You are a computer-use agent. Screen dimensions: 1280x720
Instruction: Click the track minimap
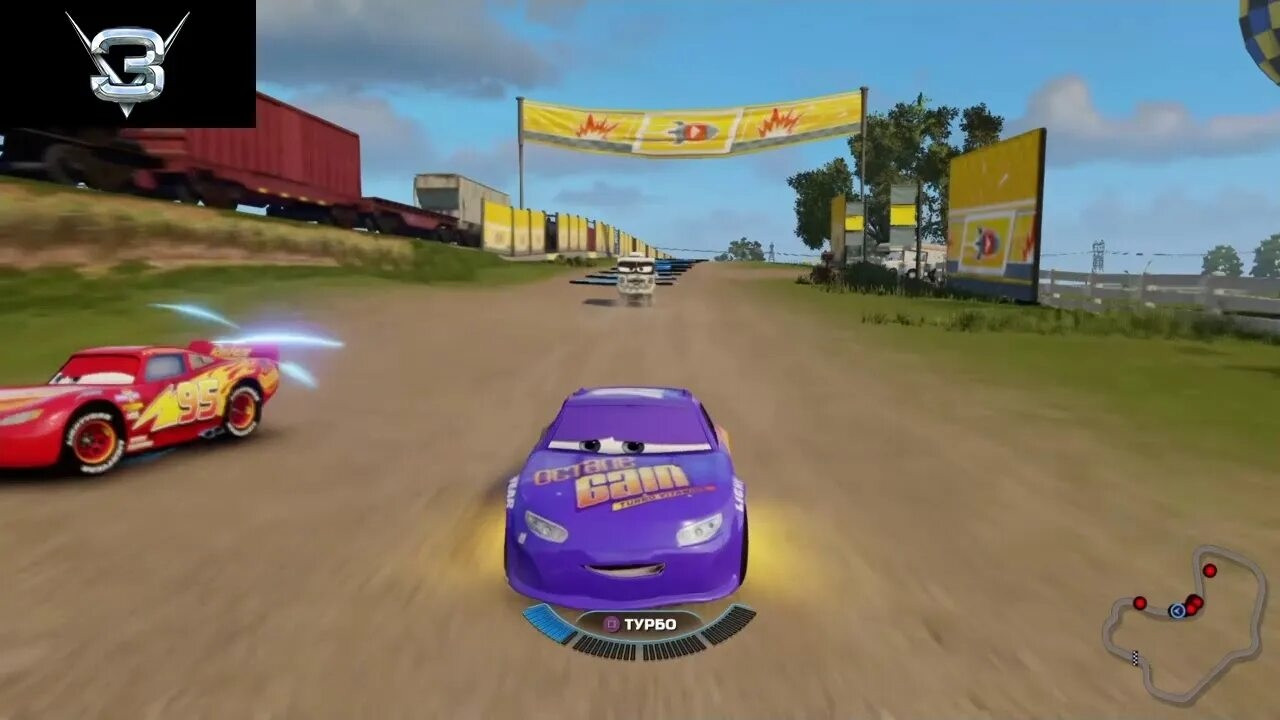pos(1184,625)
